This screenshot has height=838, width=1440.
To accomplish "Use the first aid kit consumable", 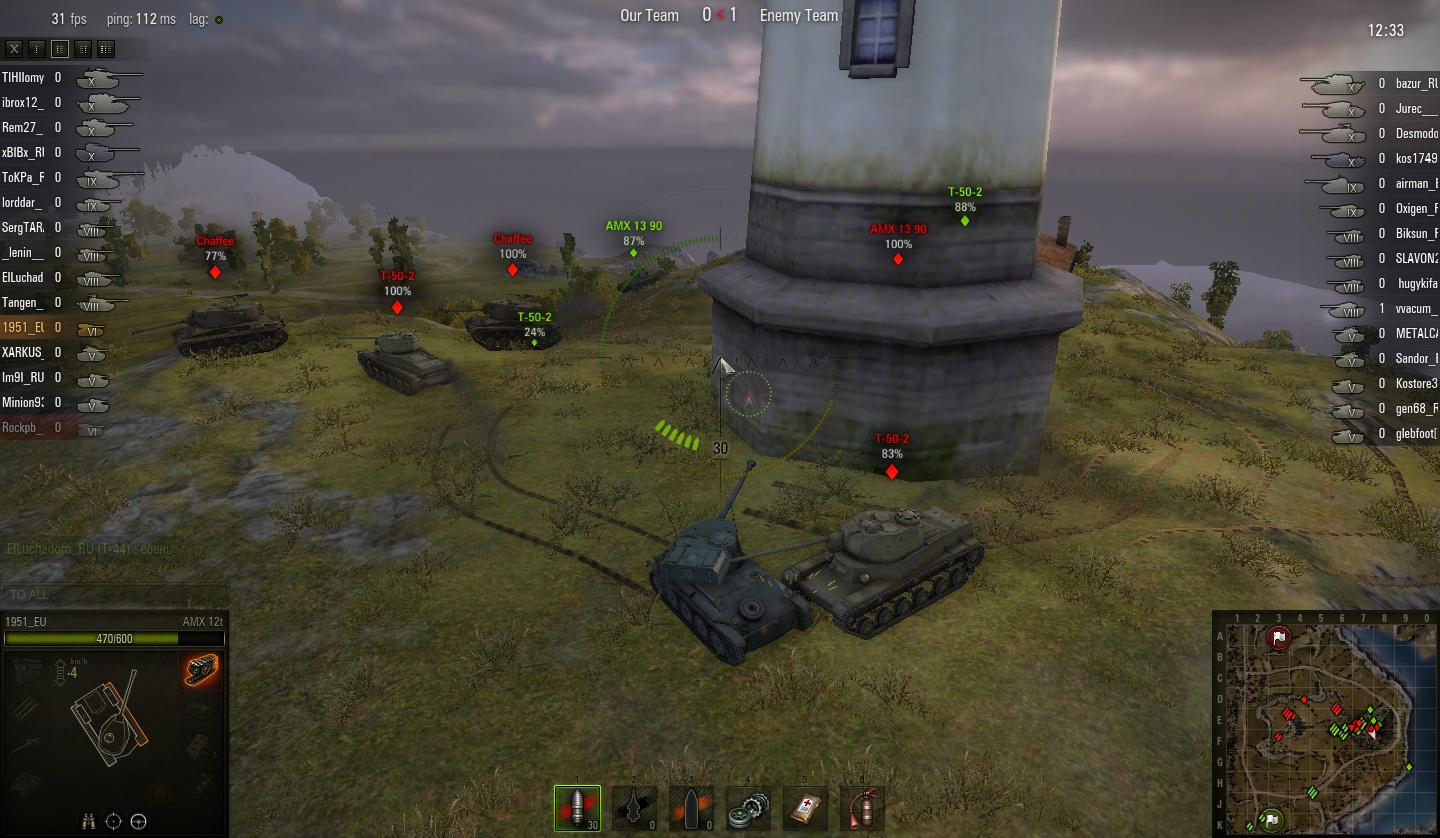I will coord(805,808).
